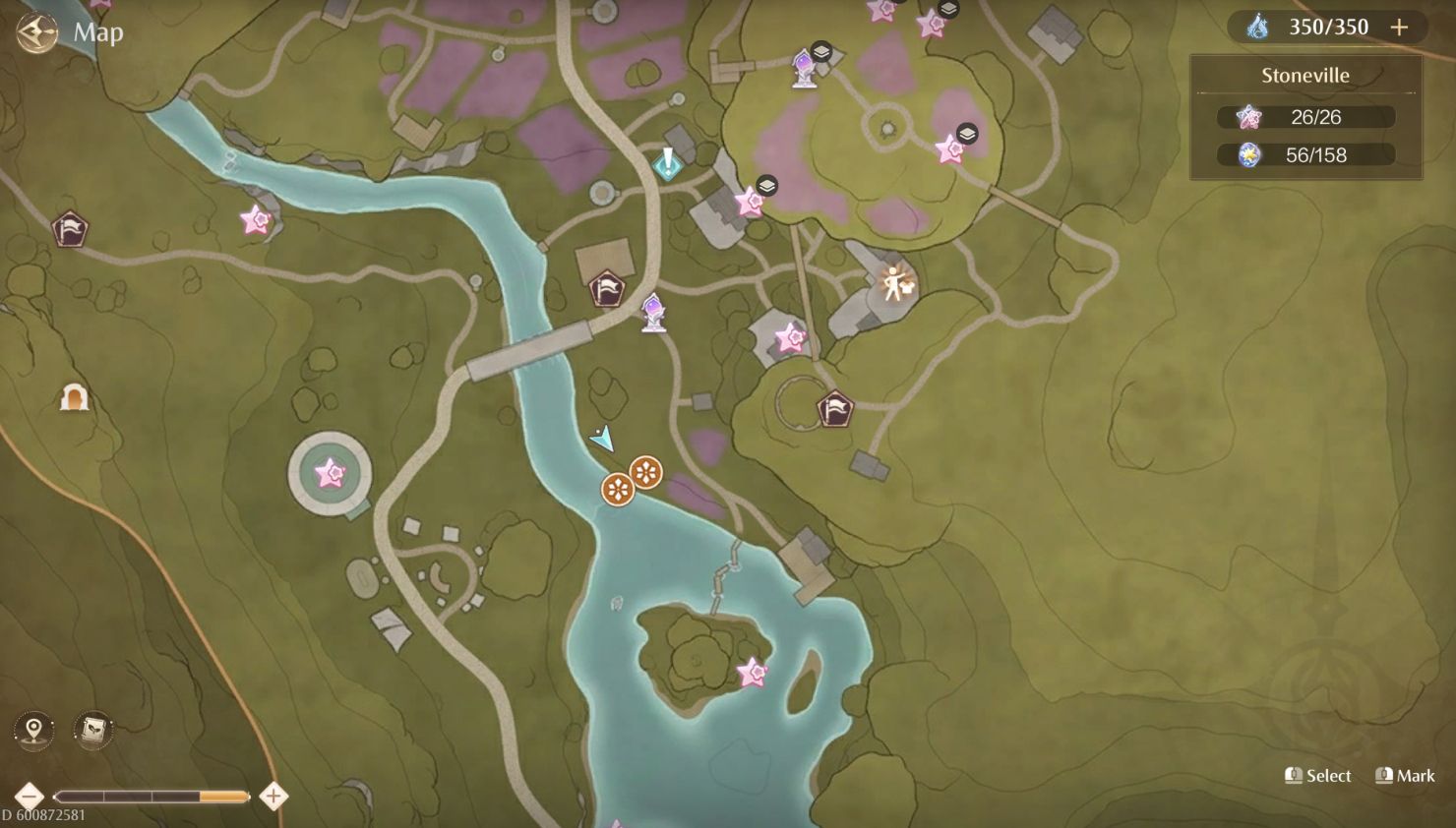1456x828 pixels.
Task: Open the cave entrance marker on the left
Action: coord(75,397)
